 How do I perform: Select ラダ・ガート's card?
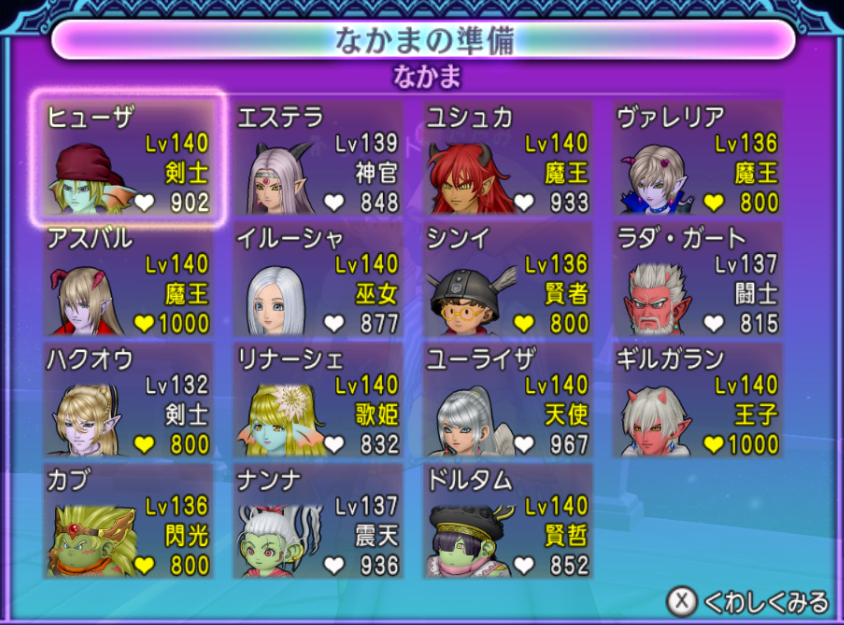[x=698, y=280]
